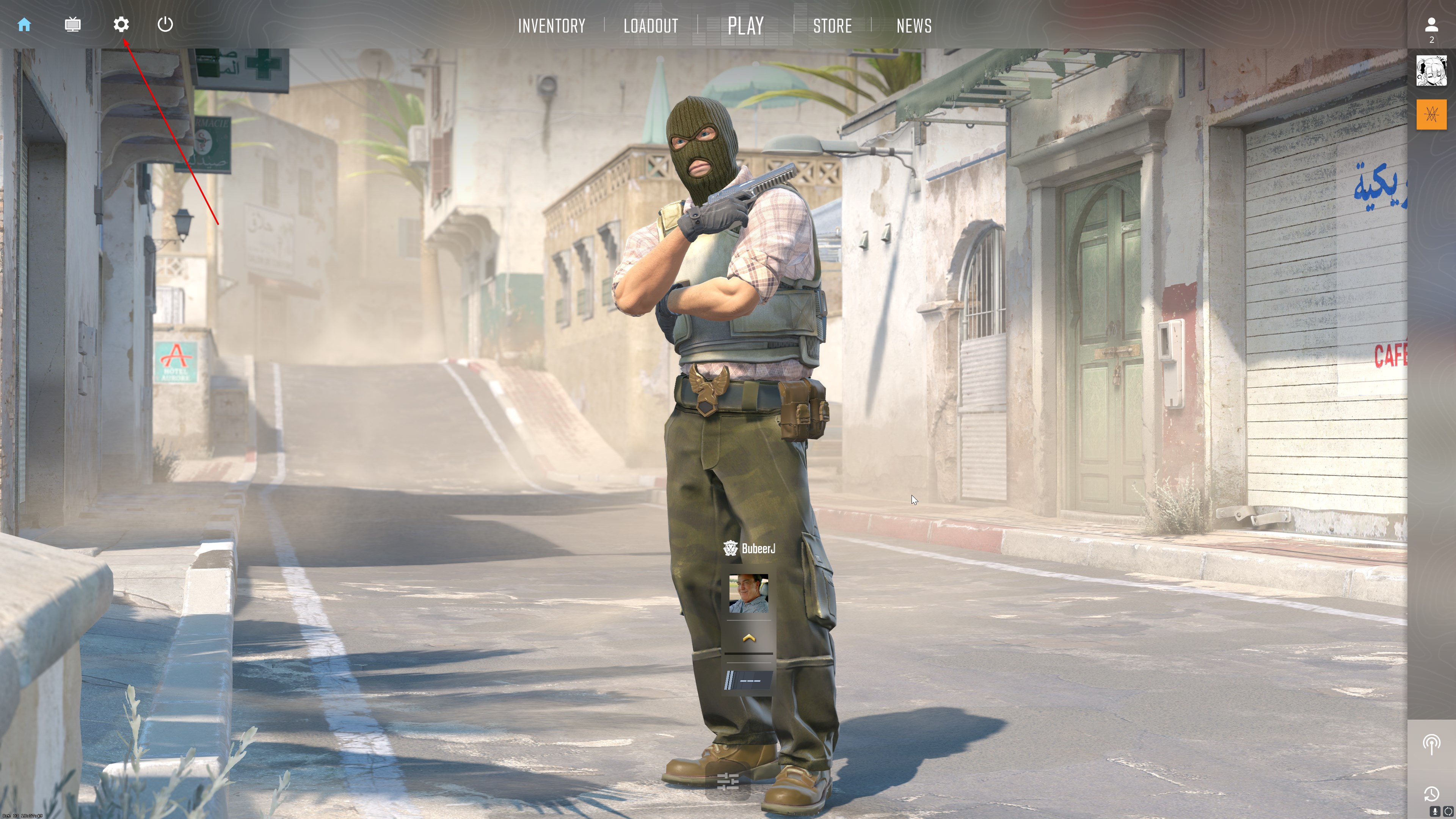Click the BubeerJ player name
This screenshot has height=819, width=1456.
click(758, 548)
